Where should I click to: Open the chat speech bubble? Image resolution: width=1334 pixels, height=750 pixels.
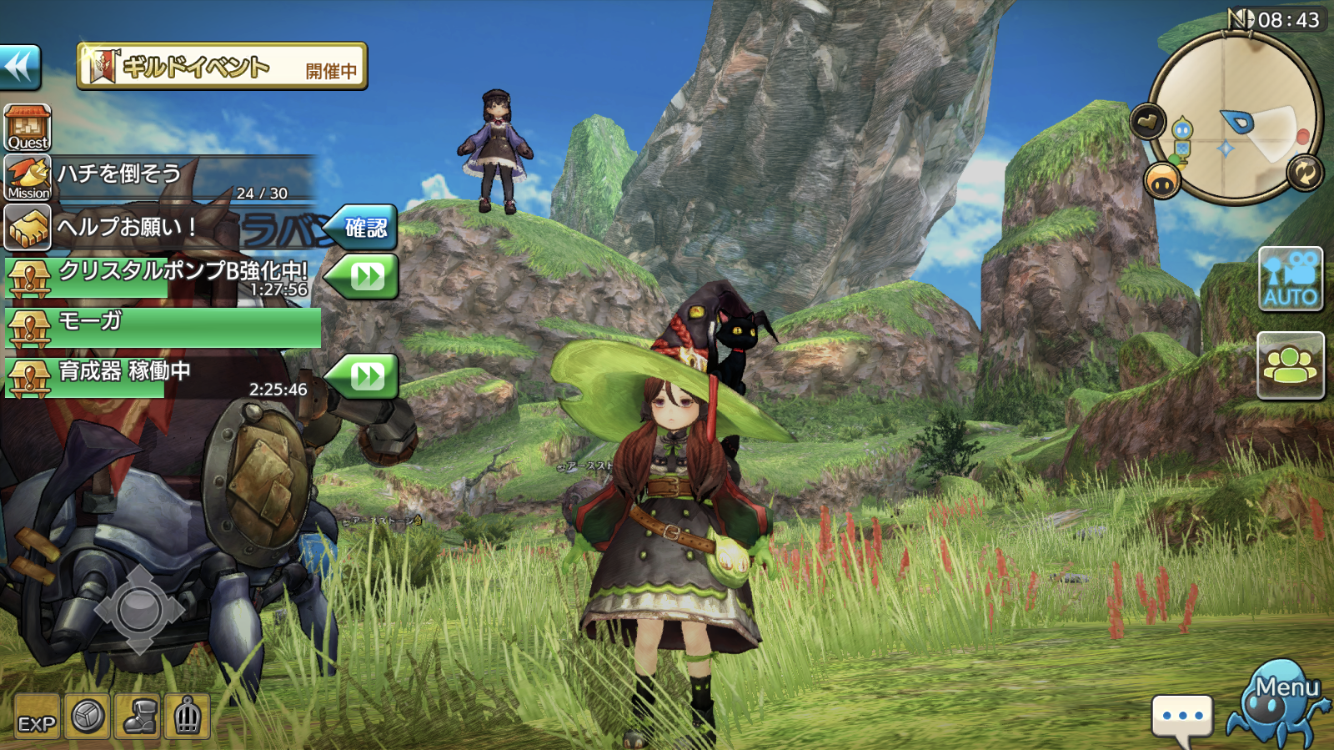1181,717
